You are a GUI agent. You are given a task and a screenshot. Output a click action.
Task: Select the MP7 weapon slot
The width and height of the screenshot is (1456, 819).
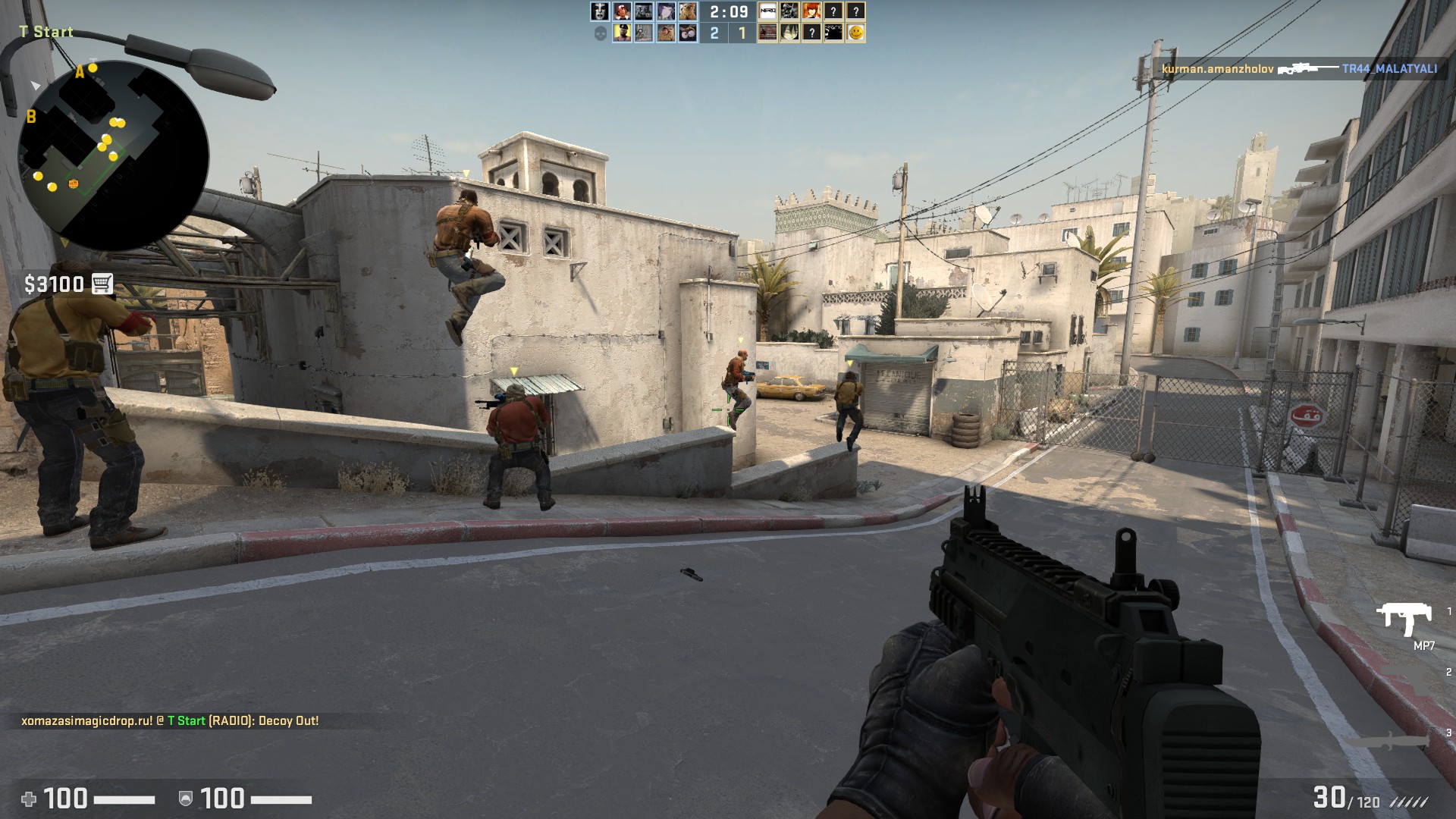[1404, 622]
